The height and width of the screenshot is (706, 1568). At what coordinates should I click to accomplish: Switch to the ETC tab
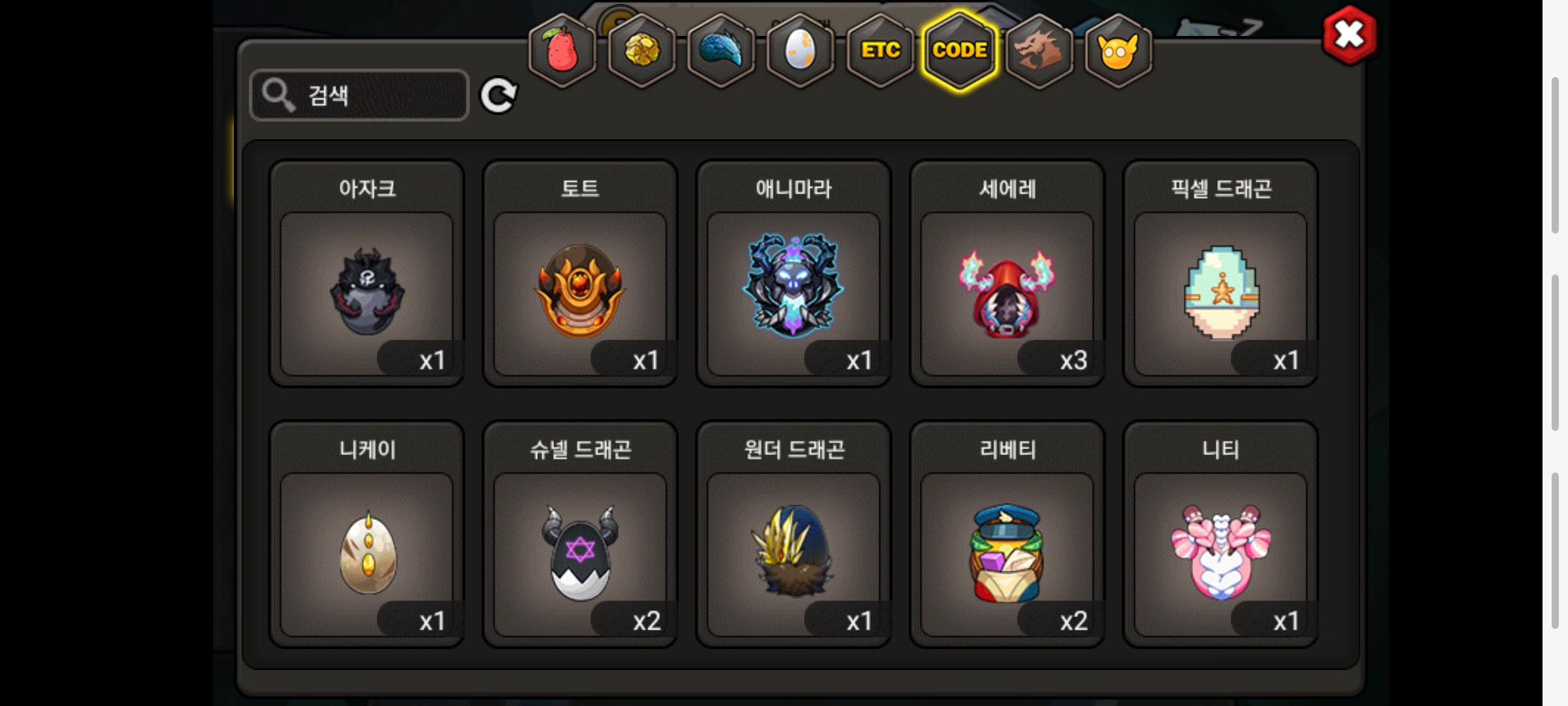click(880, 50)
